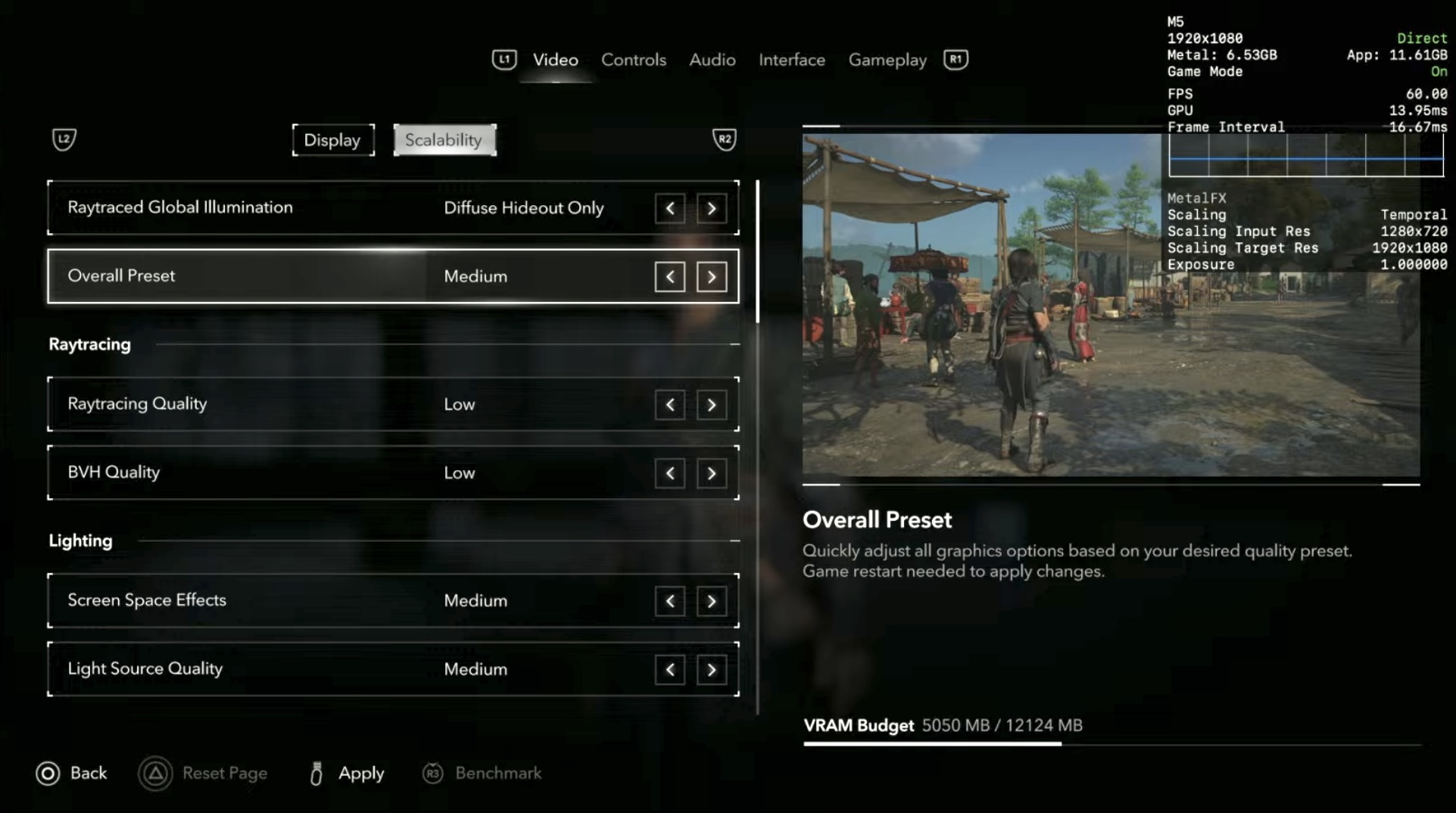Open the Audio settings tab

click(x=712, y=60)
